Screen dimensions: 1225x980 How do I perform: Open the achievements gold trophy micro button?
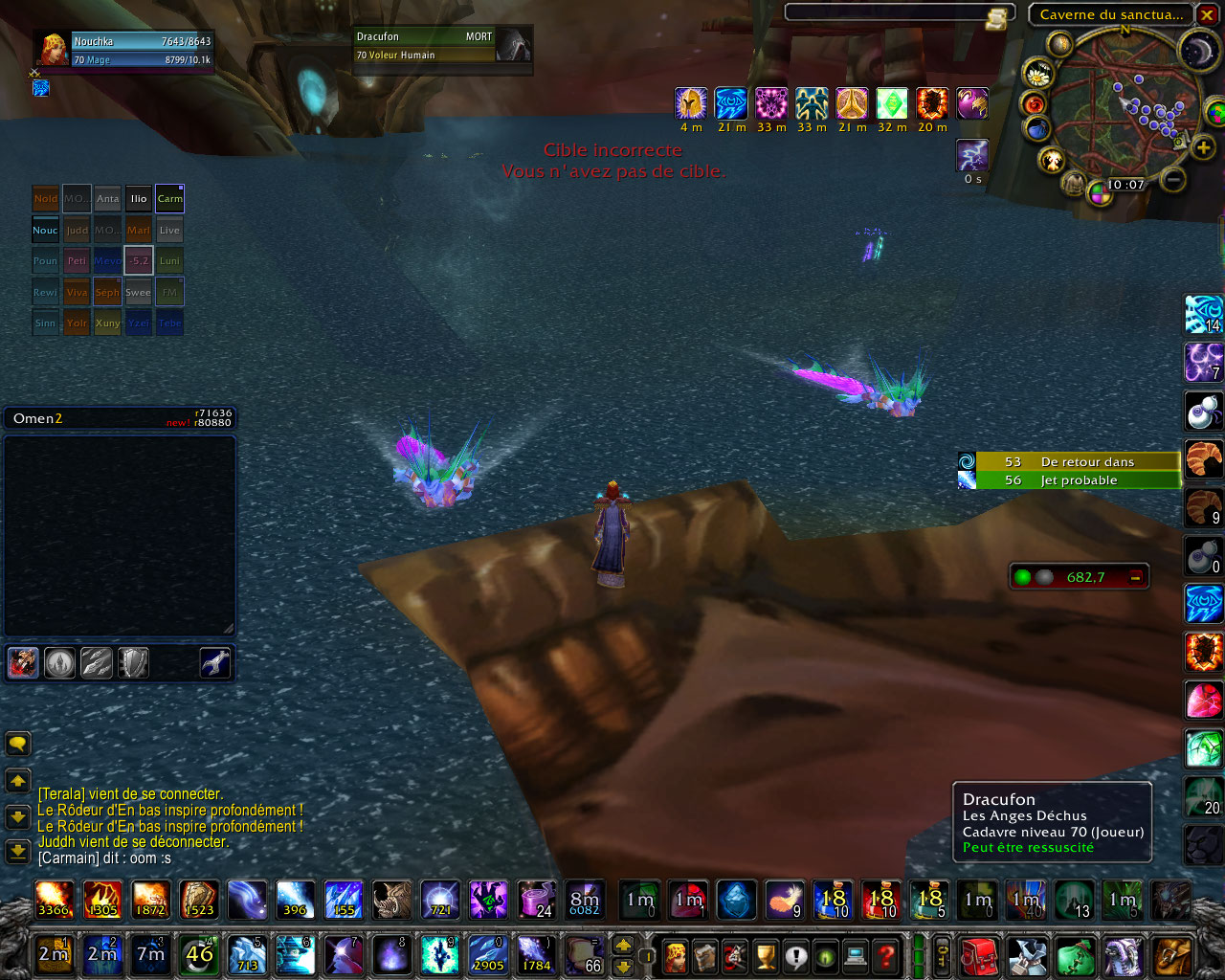pos(766,955)
